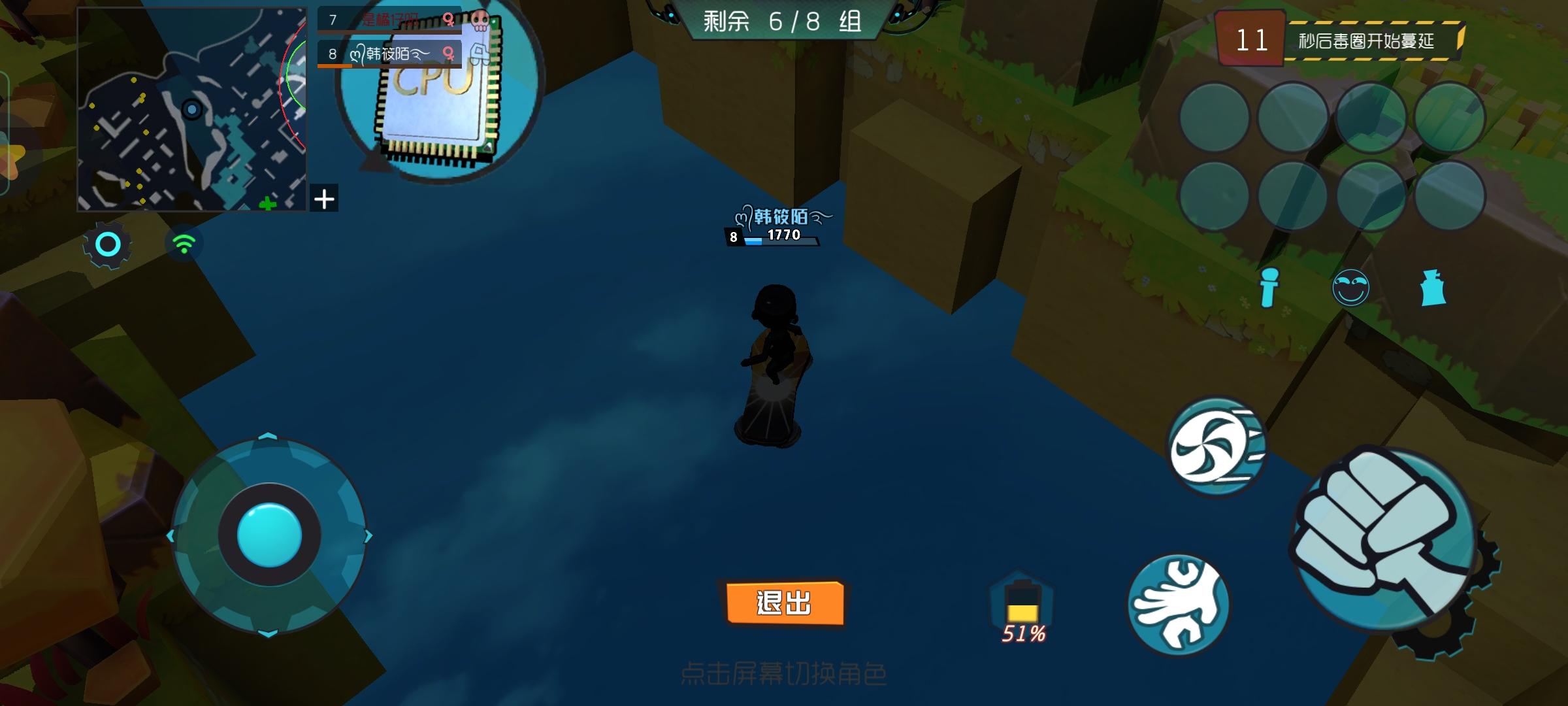The height and width of the screenshot is (706, 1568).
Task: Select player entry 韩筱陌 in the list
Action: point(385,52)
